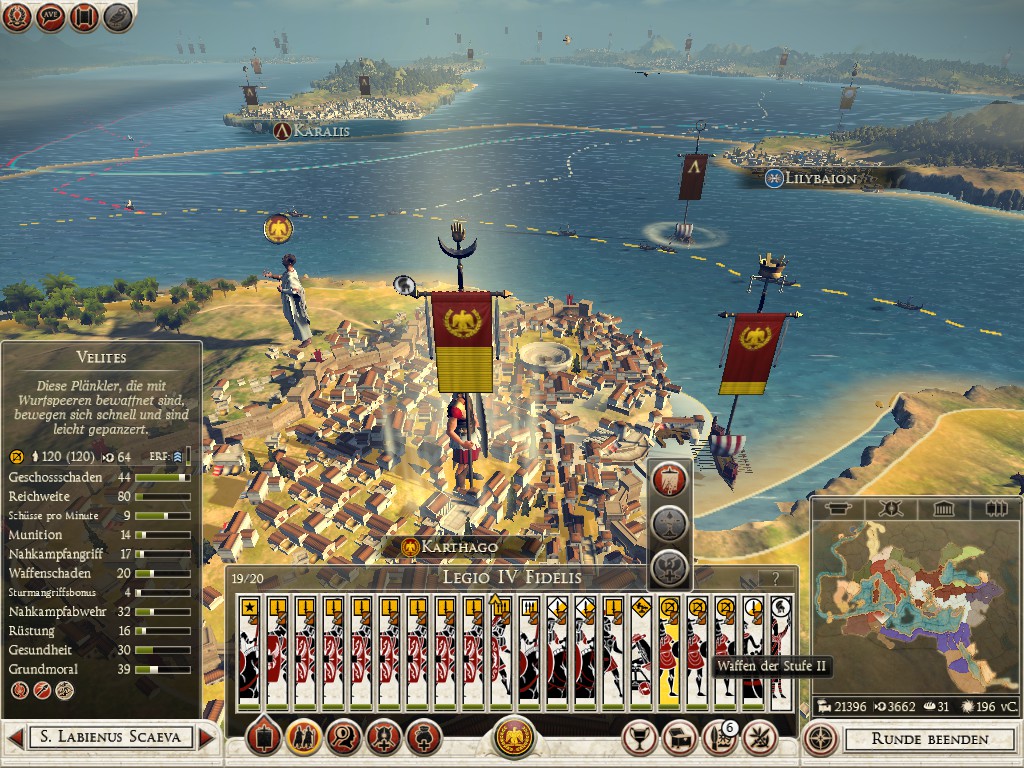
Task: Select the highlighted yellow Velites unit card
Action: tap(668, 652)
